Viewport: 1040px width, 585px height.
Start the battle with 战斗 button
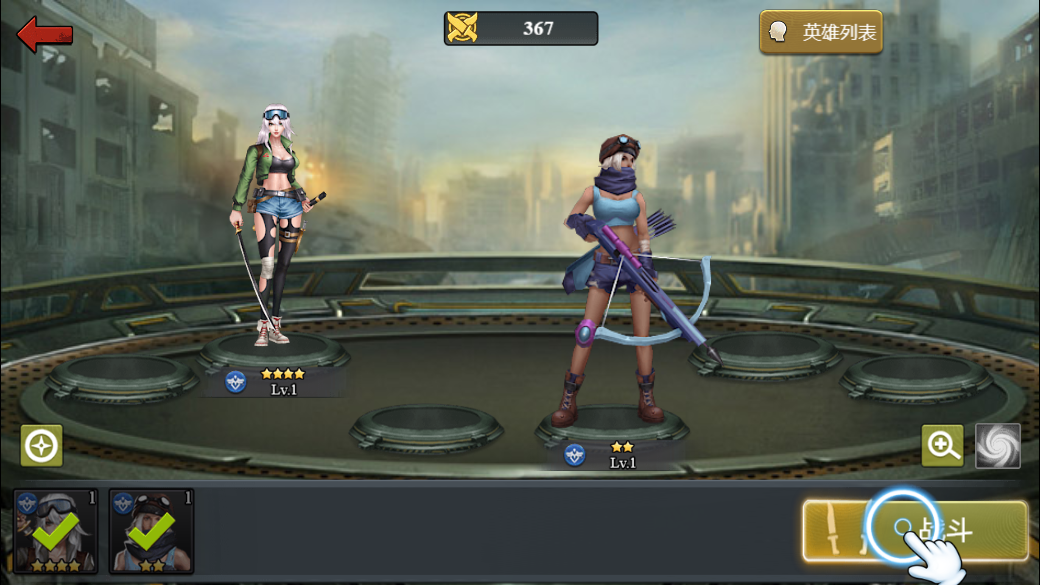coord(915,530)
